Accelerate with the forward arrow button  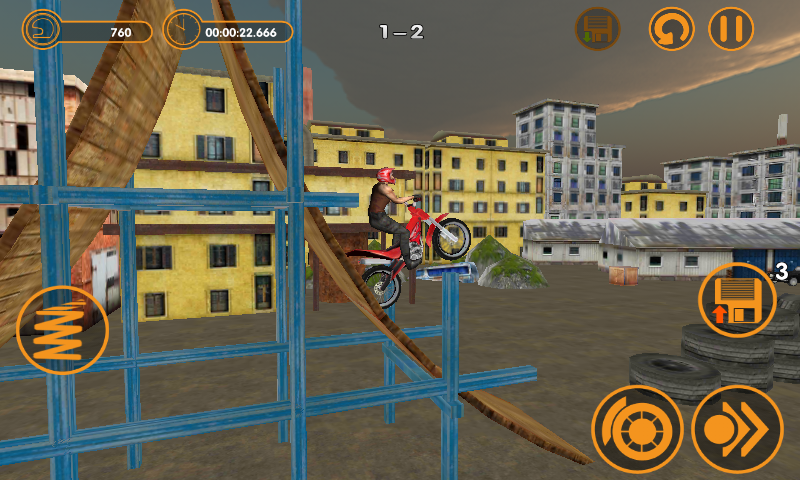click(x=737, y=430)
